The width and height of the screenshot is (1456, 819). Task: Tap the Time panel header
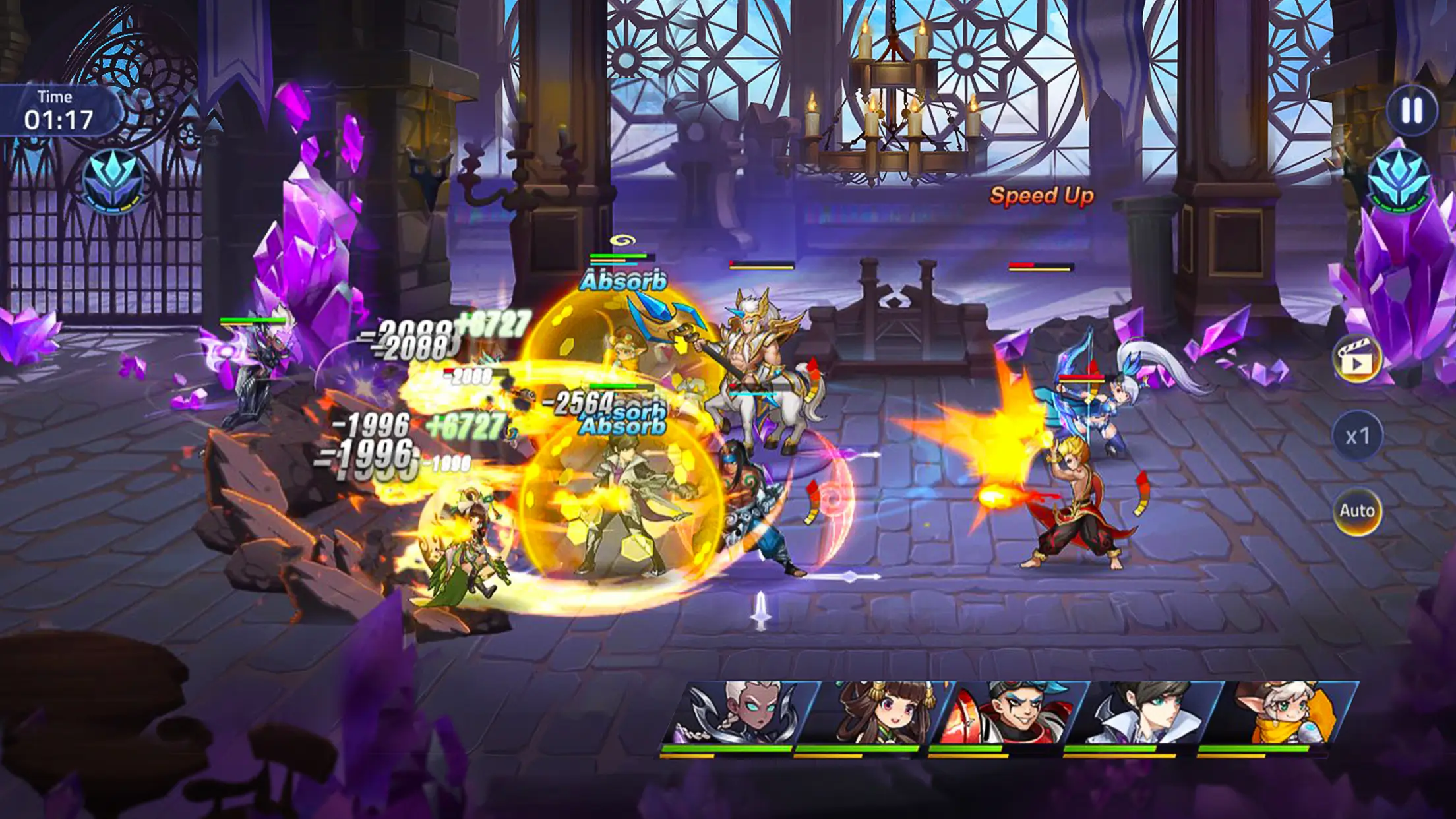click(56, 96)
